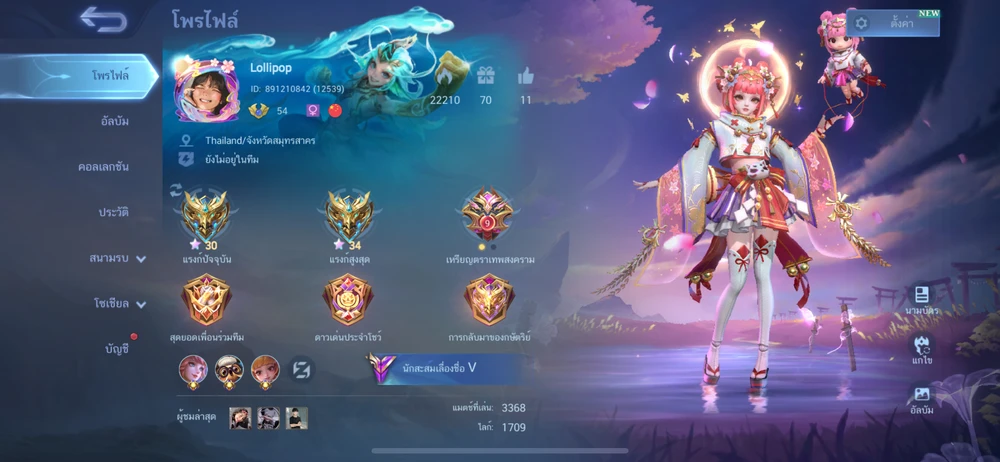
Task: Open the บัญชี (Account) tab
Action: point(117,348)
